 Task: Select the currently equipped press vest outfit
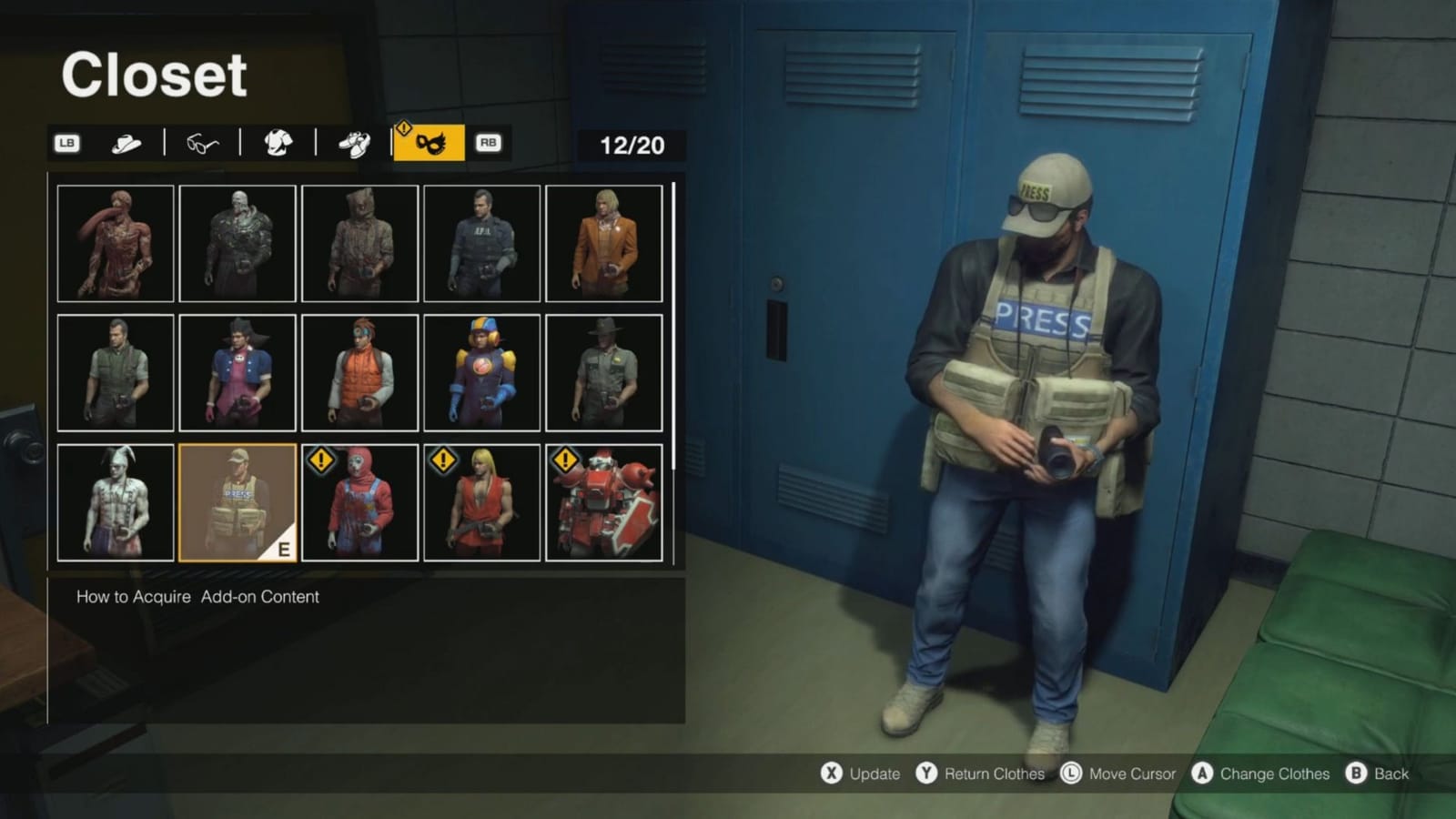[238, 502]
